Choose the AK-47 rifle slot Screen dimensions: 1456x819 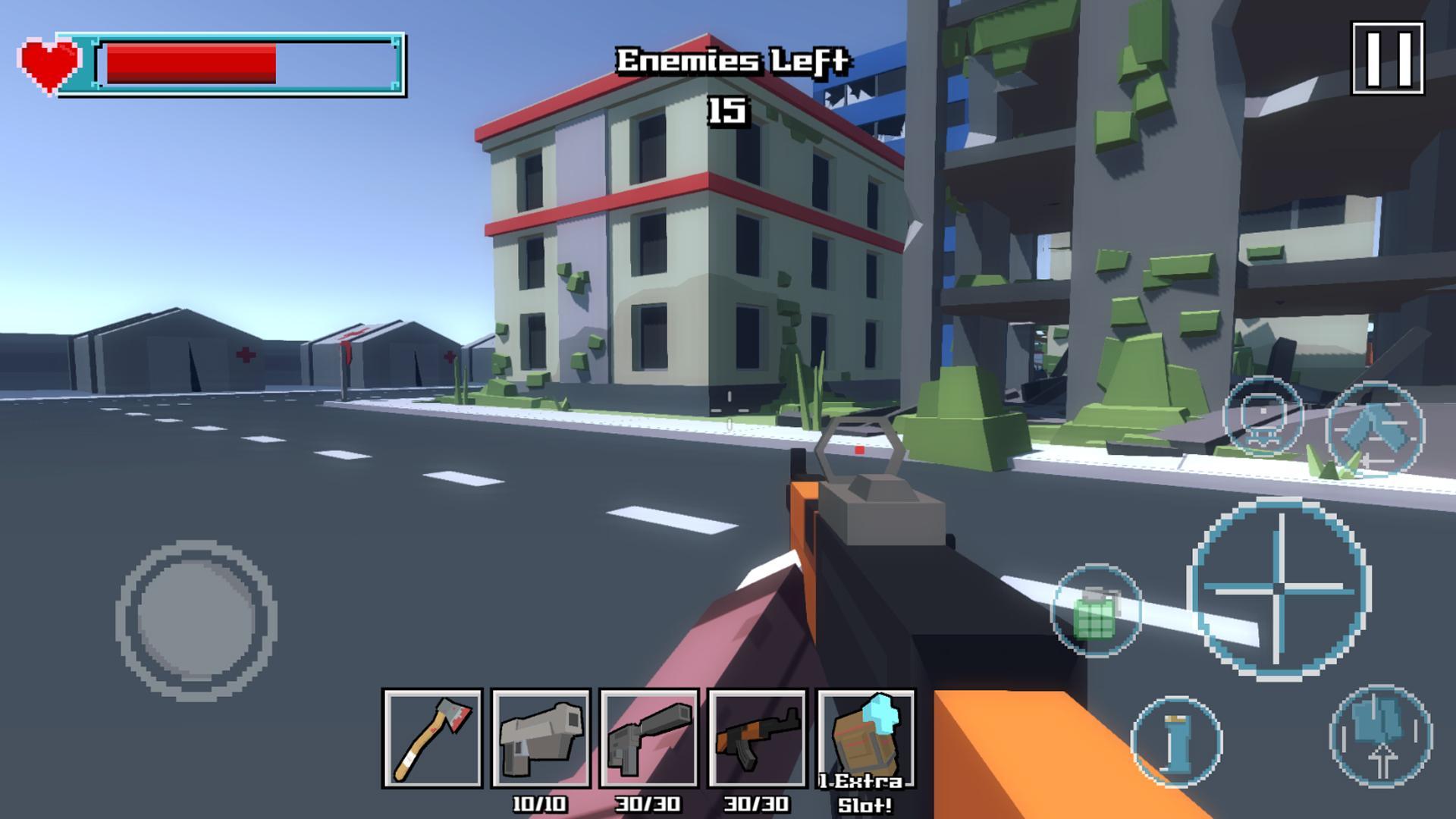[757, 738]
